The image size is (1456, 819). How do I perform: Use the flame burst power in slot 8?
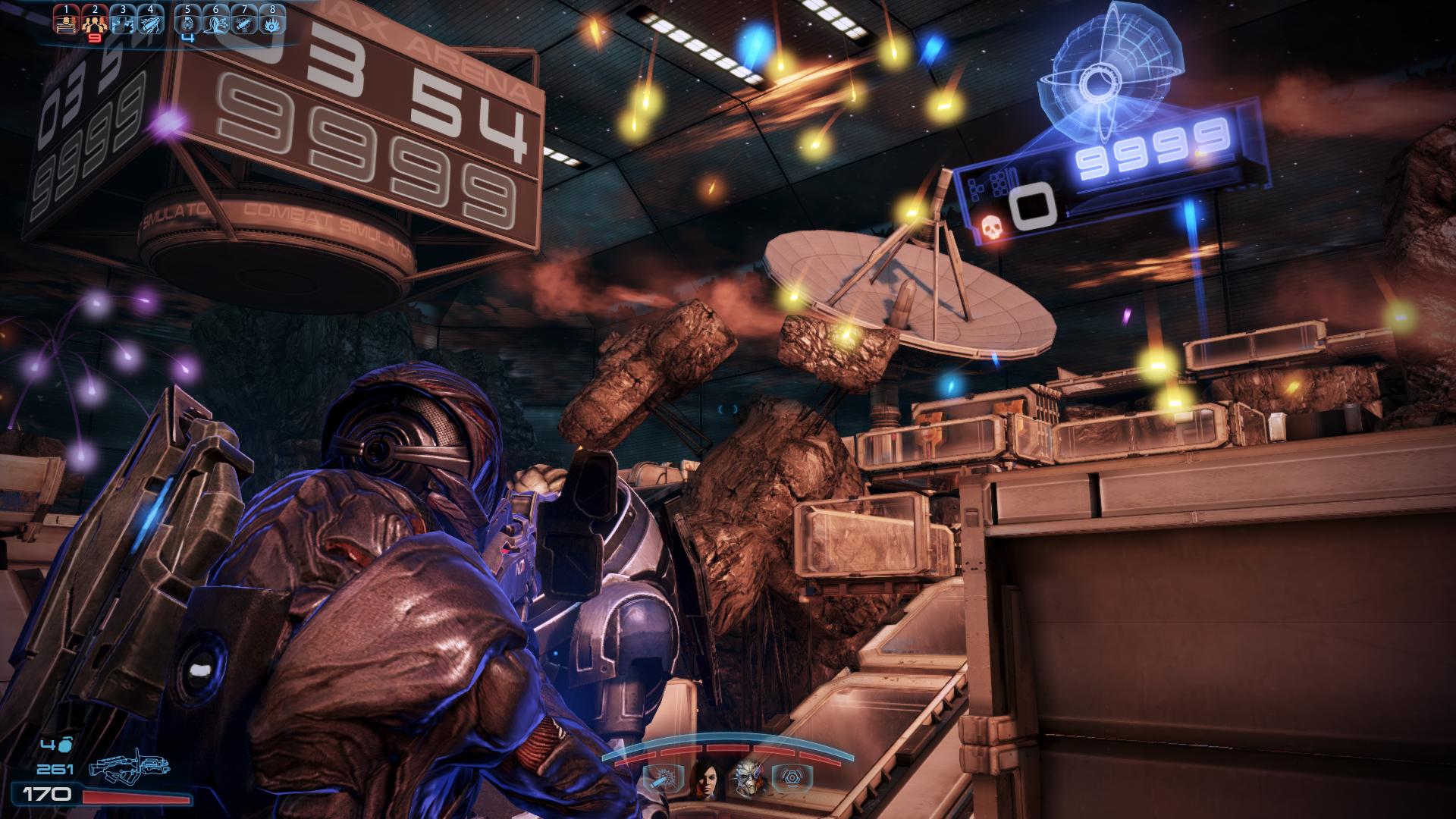tap(271, 22)
